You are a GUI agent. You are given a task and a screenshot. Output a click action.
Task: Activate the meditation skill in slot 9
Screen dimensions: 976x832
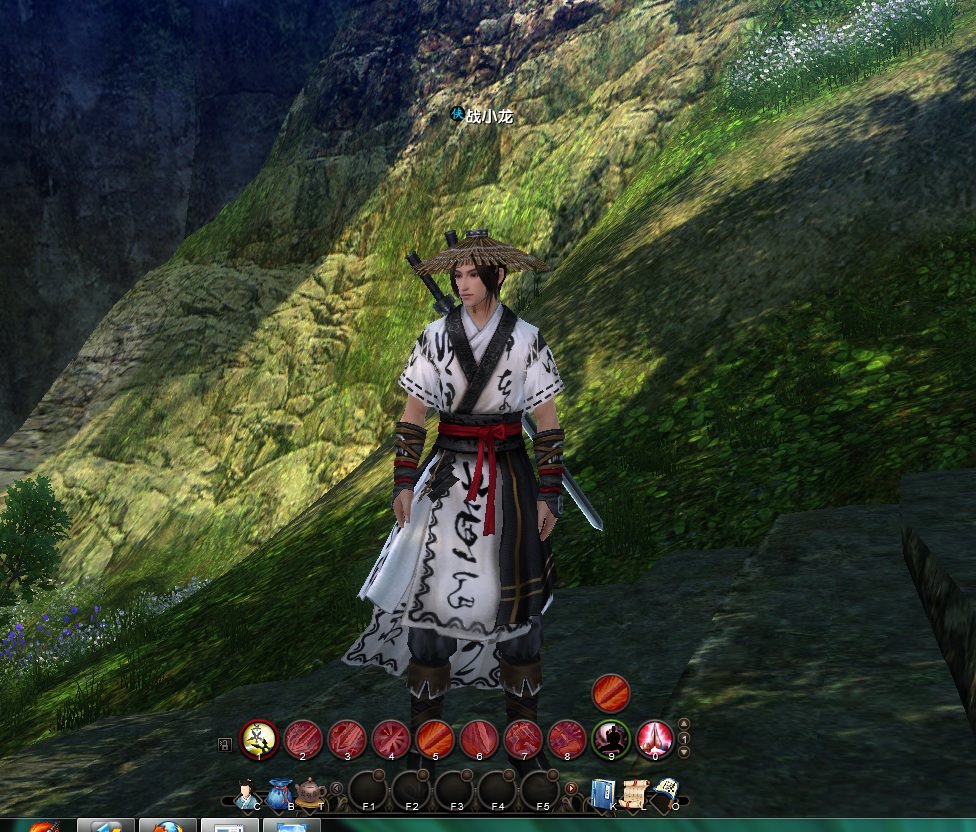611,739
